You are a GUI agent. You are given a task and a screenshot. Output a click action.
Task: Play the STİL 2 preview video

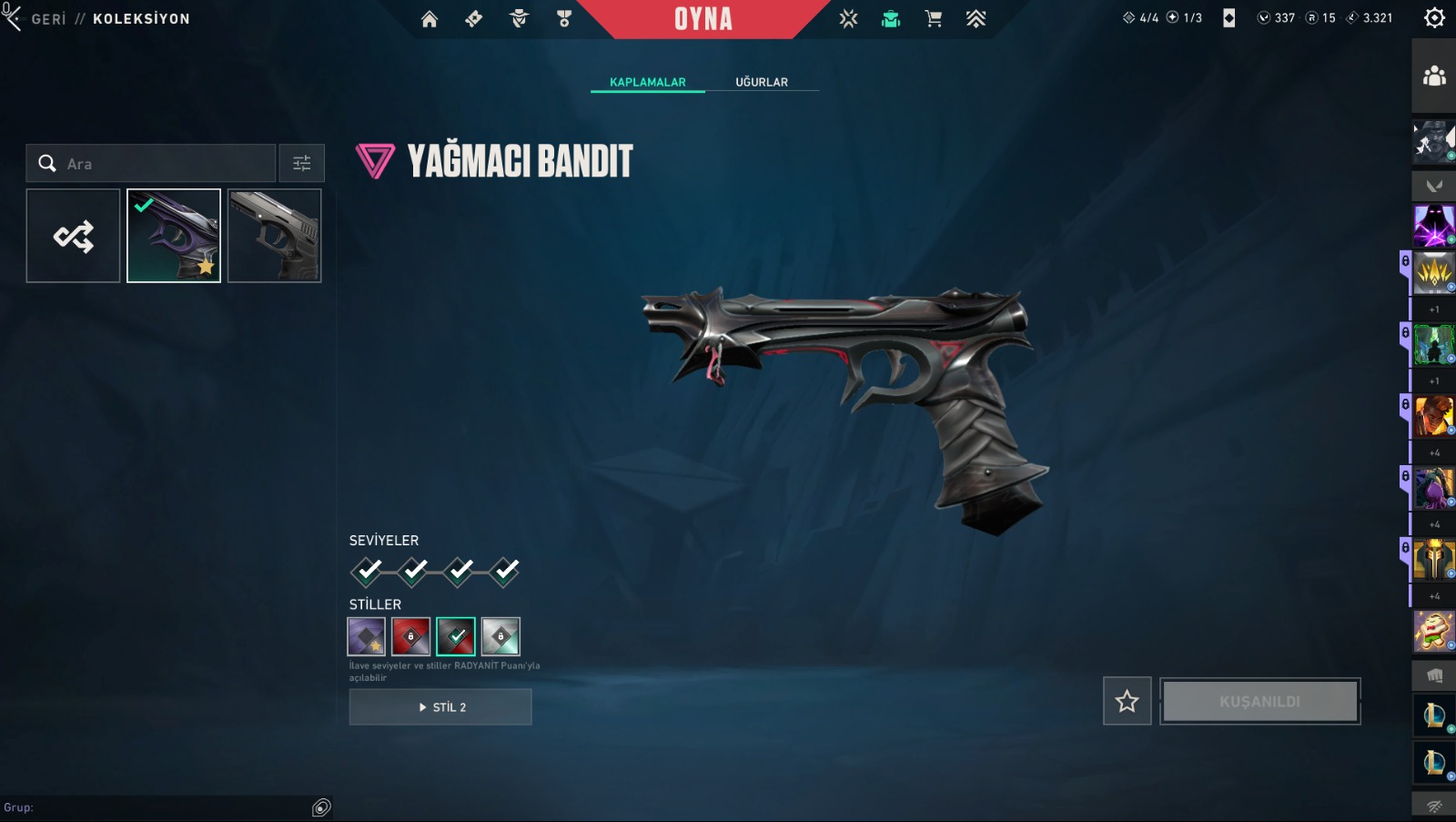tap(440, 707)
